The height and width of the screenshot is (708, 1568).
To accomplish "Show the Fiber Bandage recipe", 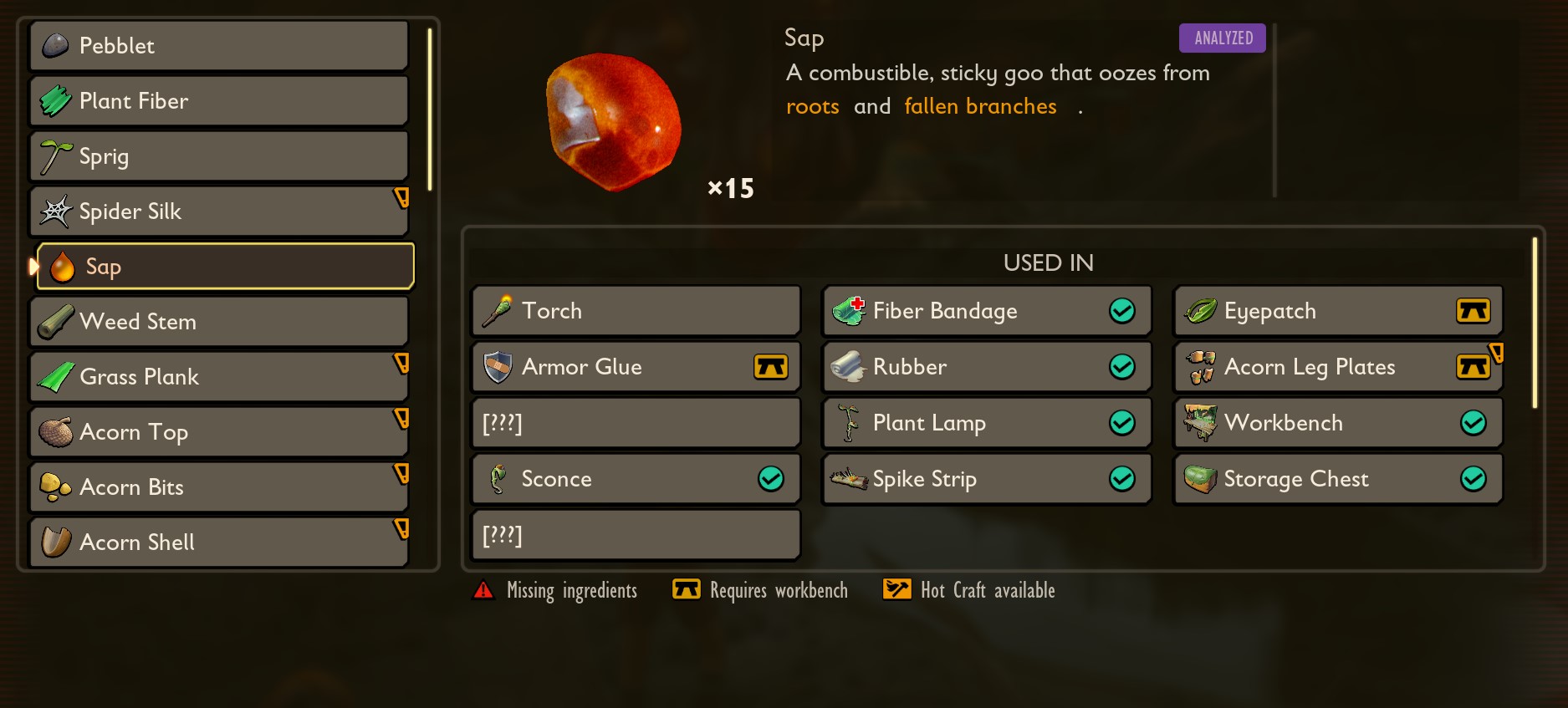I will click(x=987, y=311).
